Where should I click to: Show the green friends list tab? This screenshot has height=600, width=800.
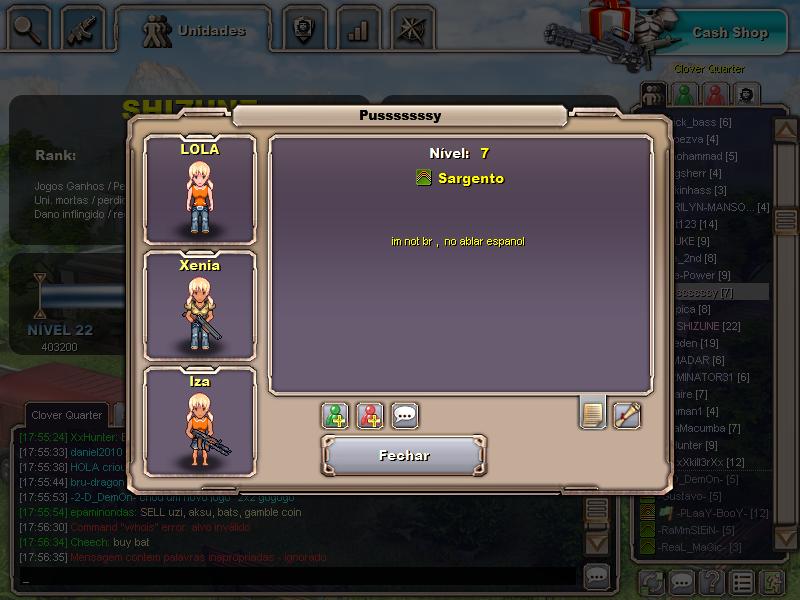[x=684, y=95]
